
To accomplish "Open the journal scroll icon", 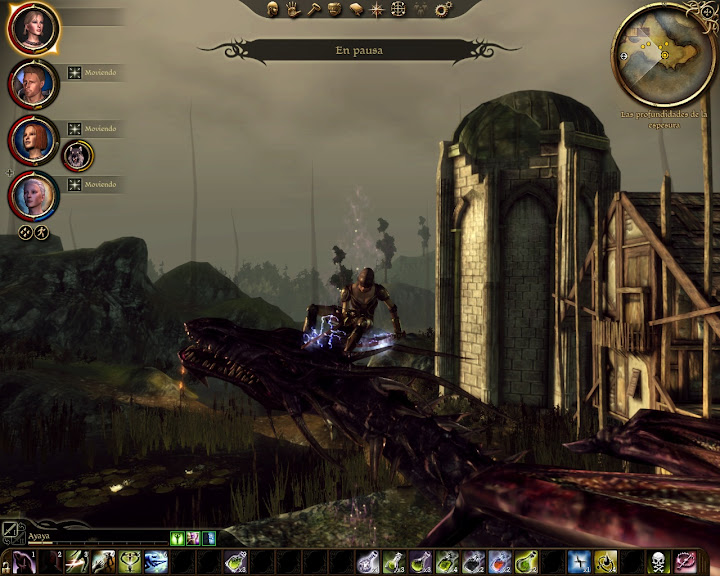I will pos(356,9).
